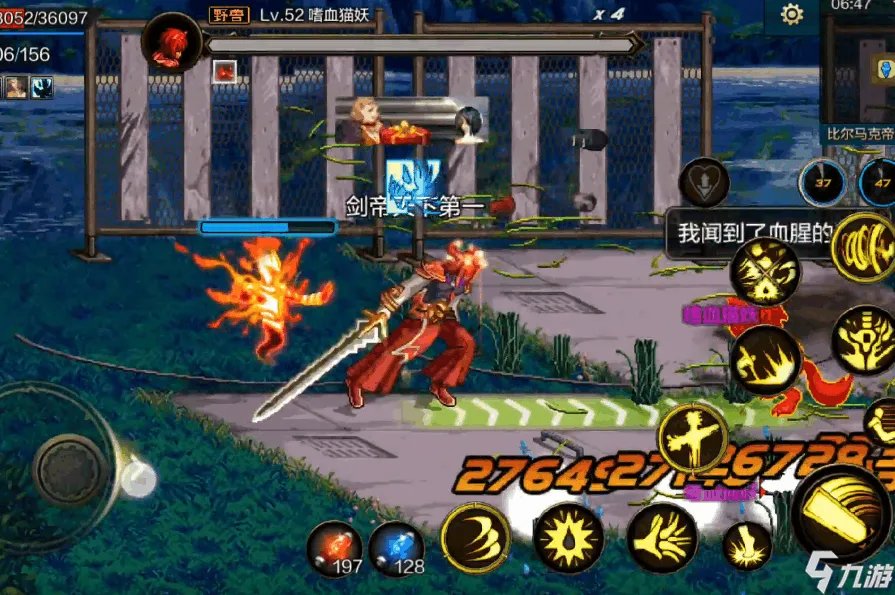Select the buff icon numbered 37
This screenshot has width=895, height=595.
822,182
